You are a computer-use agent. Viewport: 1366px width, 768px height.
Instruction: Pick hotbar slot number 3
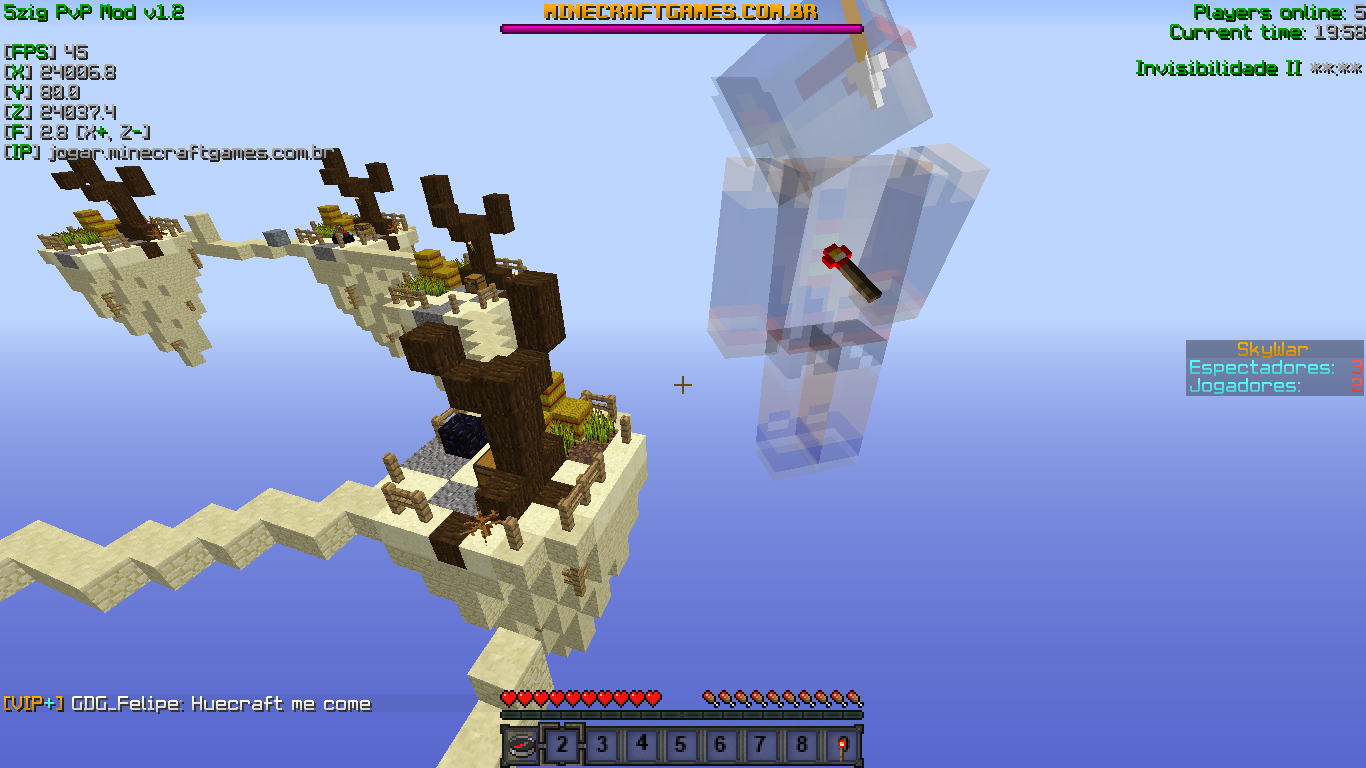(x=602, y=745)
